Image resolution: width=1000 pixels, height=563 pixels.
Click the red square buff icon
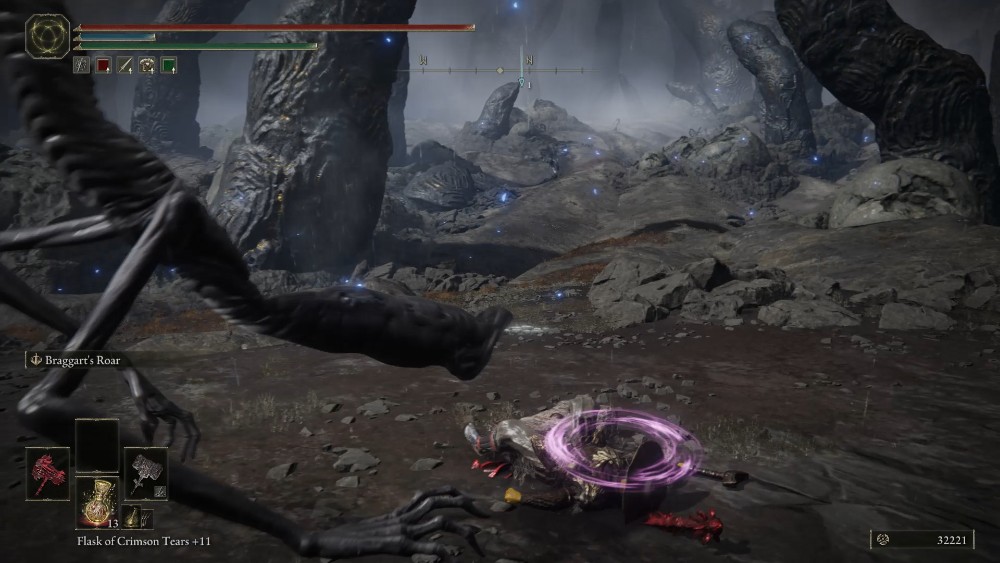tap(103, 65)
